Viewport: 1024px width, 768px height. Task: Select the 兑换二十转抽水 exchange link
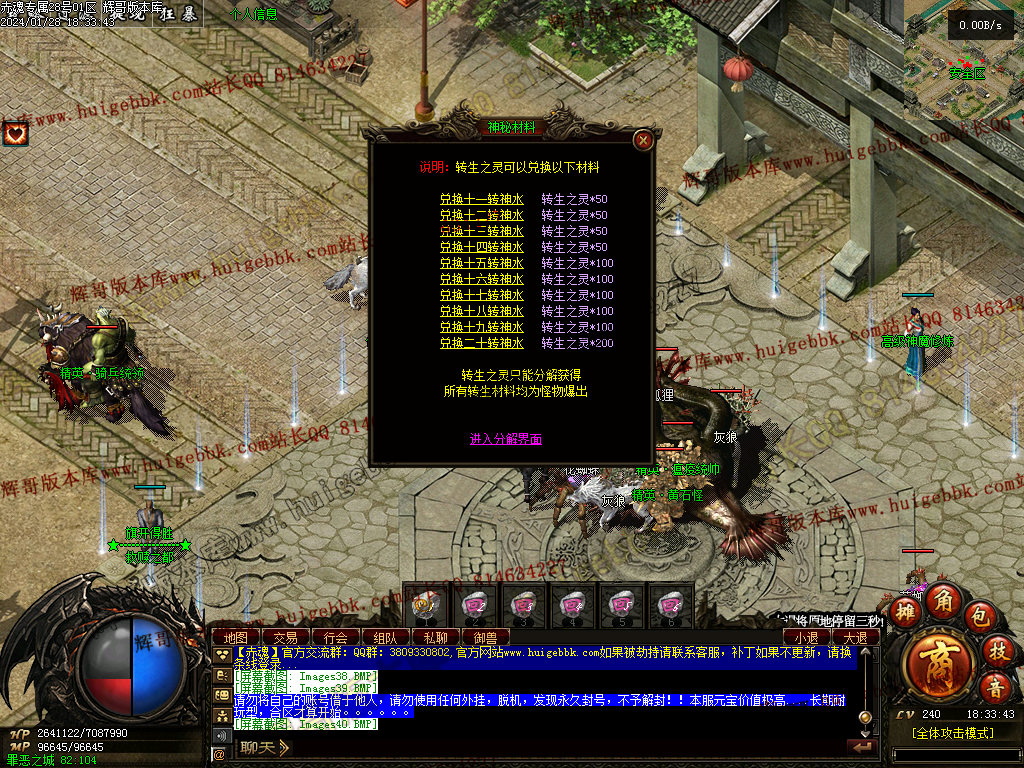[x=481, y=343]
